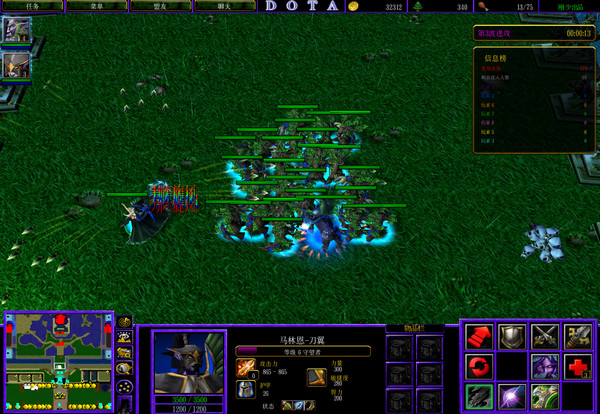The image size is (600, 414).
Task: Open the red cross hero skills button
Action: (x=577, y=366)
